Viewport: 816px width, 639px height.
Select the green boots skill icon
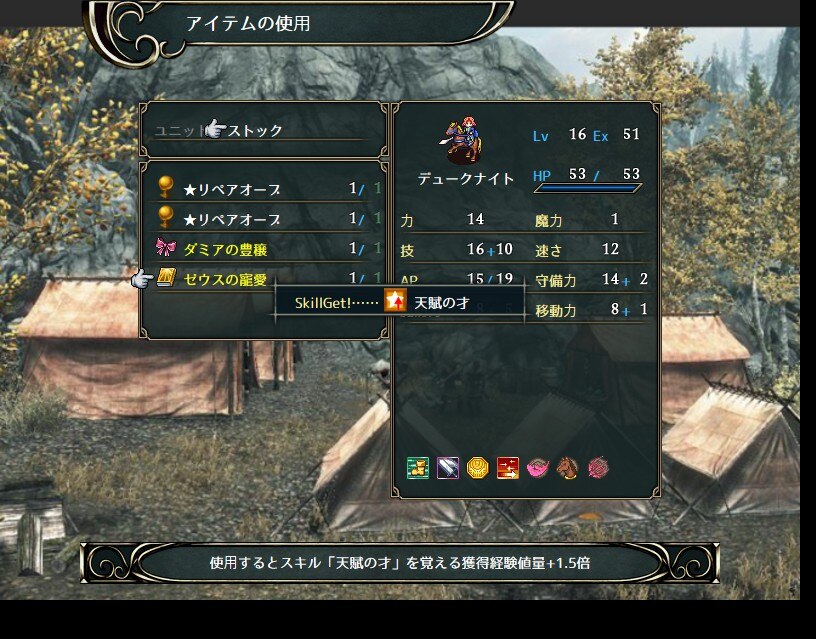click(418, 467)
